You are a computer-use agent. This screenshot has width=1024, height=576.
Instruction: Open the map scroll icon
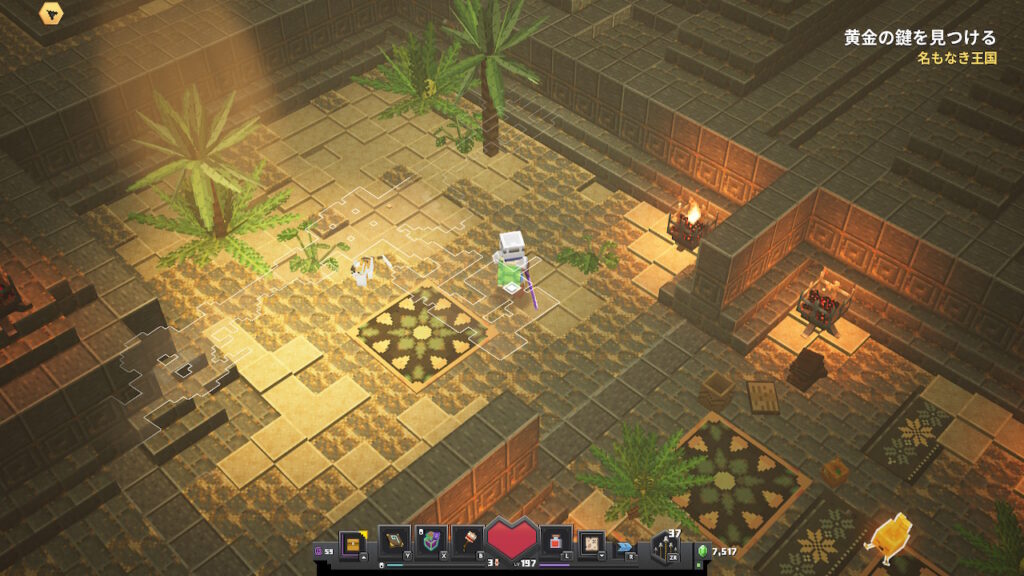click(592, 542)
